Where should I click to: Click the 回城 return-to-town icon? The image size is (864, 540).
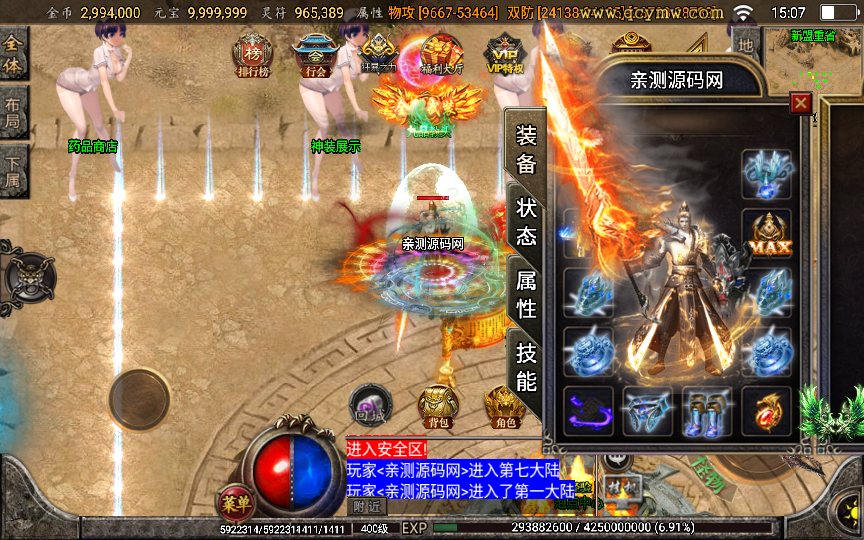(x=370, y=404)
